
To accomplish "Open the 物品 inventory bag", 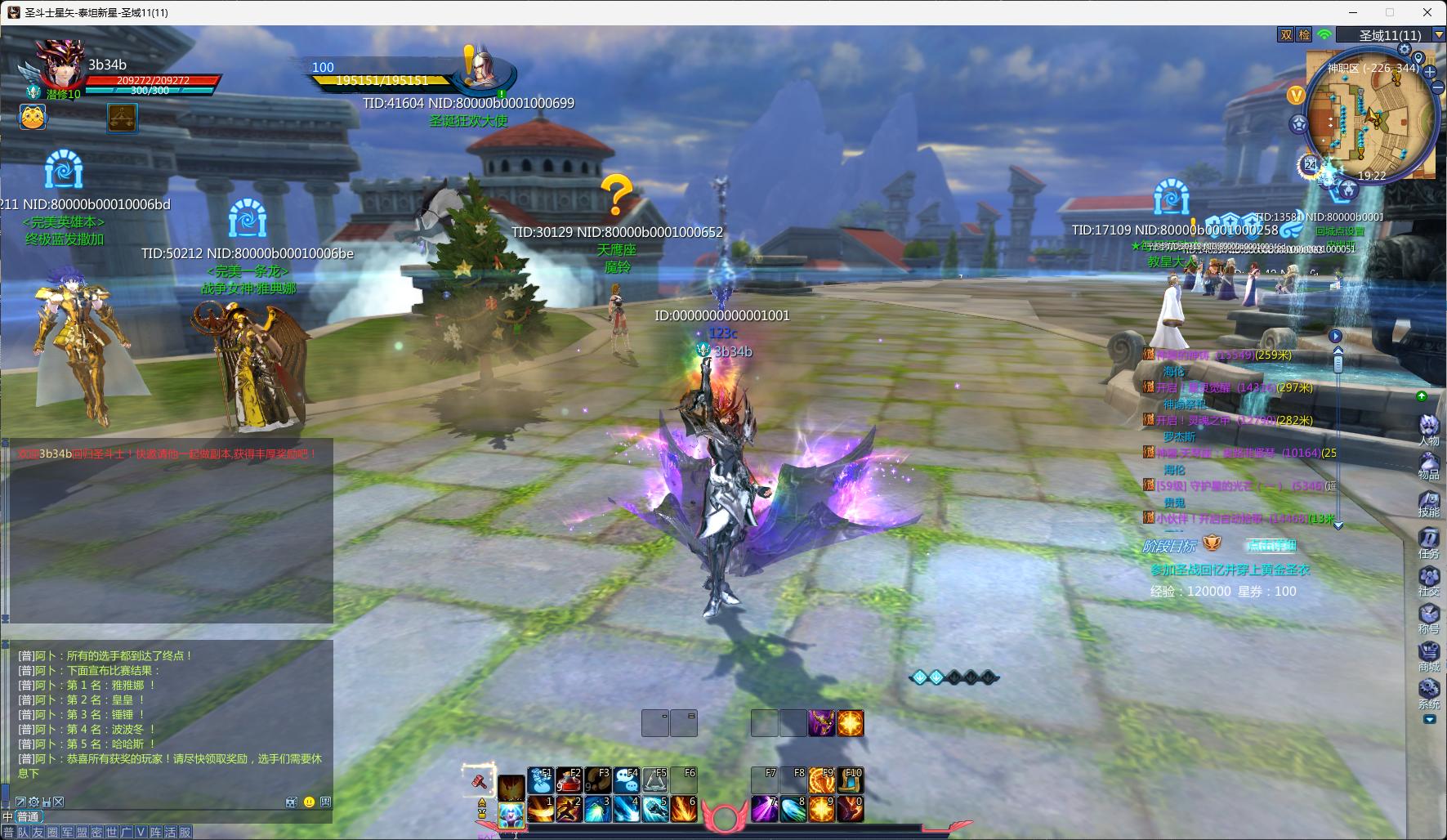I will coord(1428,464).
